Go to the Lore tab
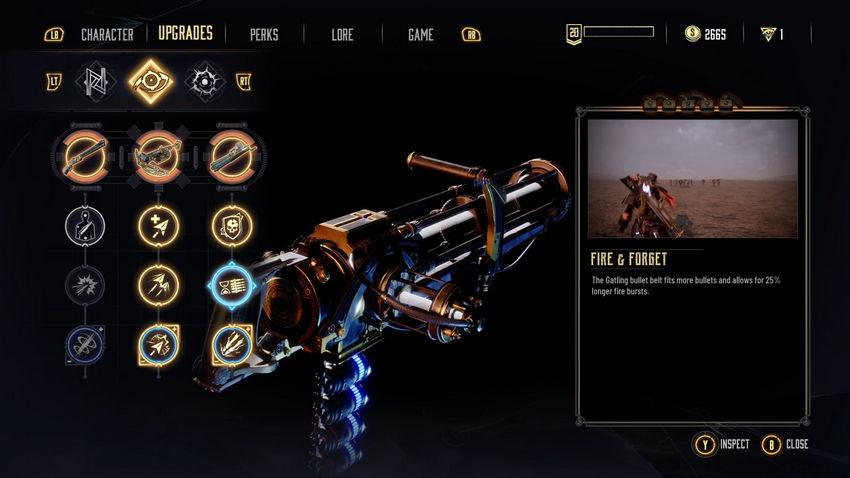The image size is (850, 478). click(343, 35)
